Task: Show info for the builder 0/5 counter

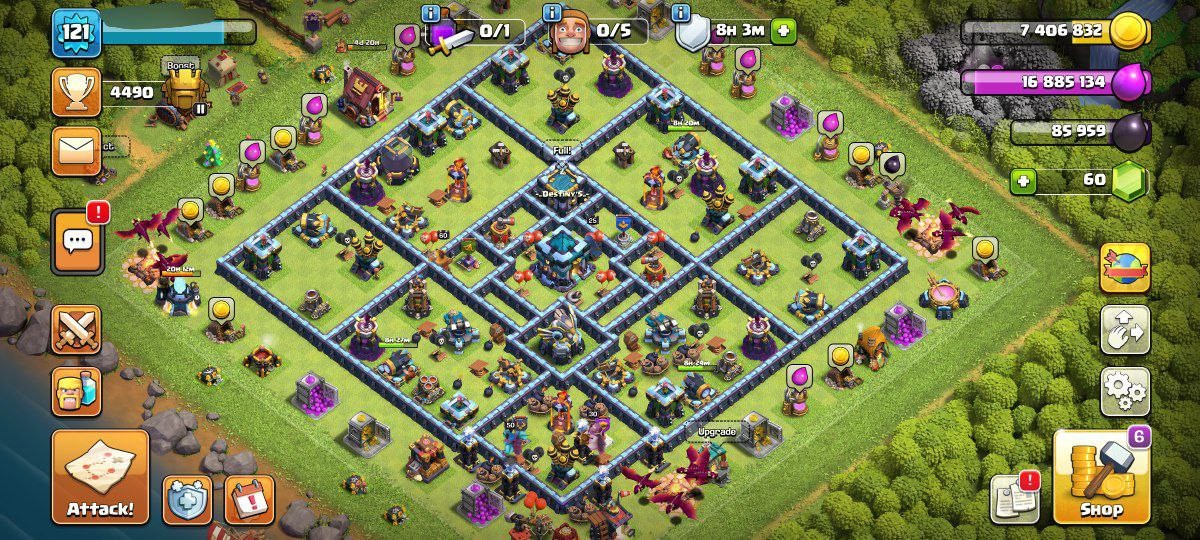Action: pos(552,13)
